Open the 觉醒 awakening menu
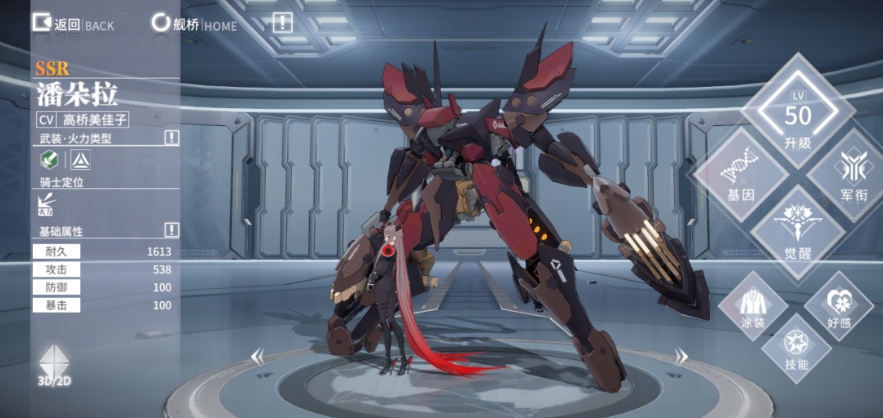The height and width of the screenshot is (418, 883). pos(797,232)
